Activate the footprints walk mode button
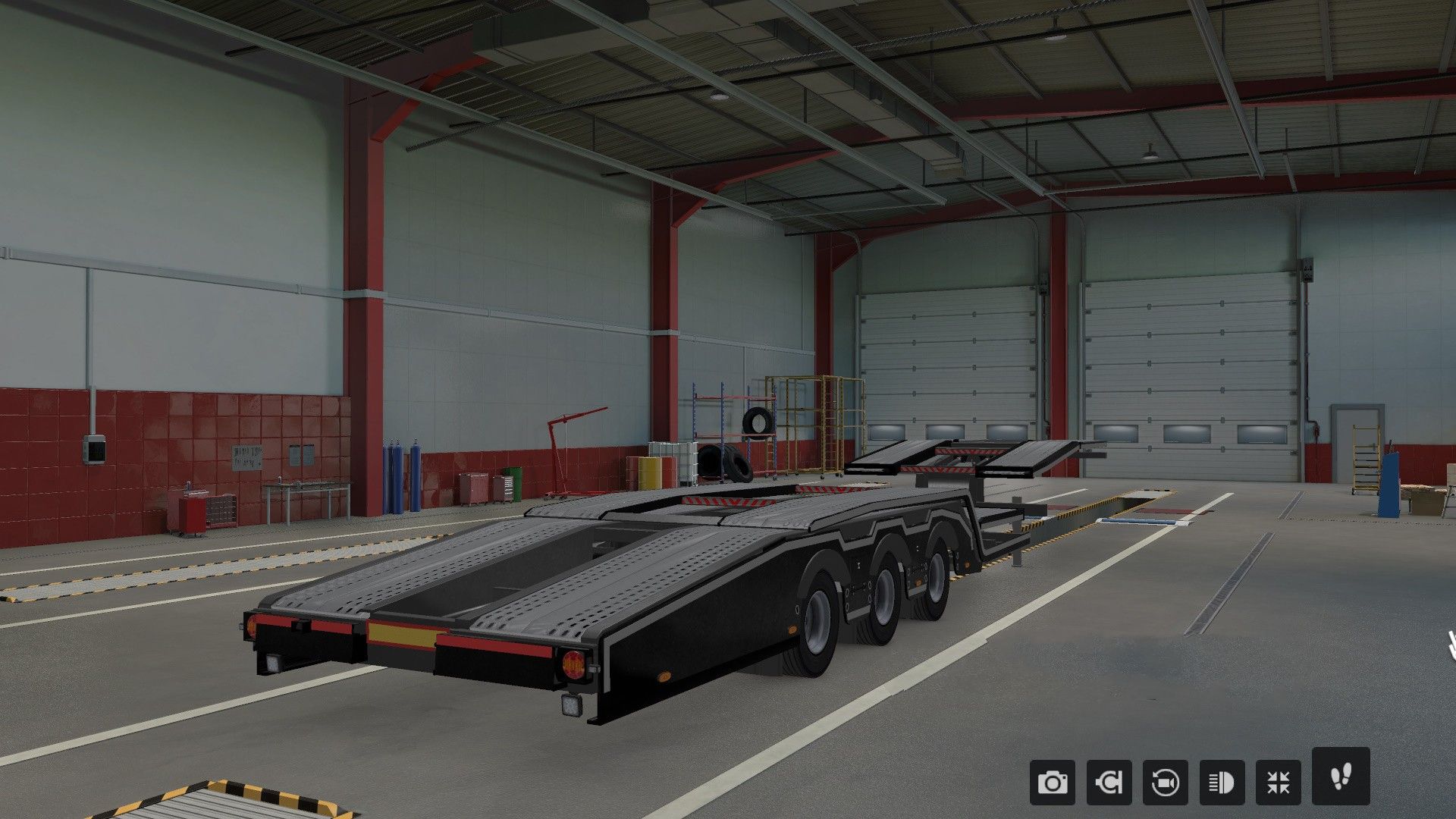Screen dimensions: 1456x819 (x=1340, y=776)
